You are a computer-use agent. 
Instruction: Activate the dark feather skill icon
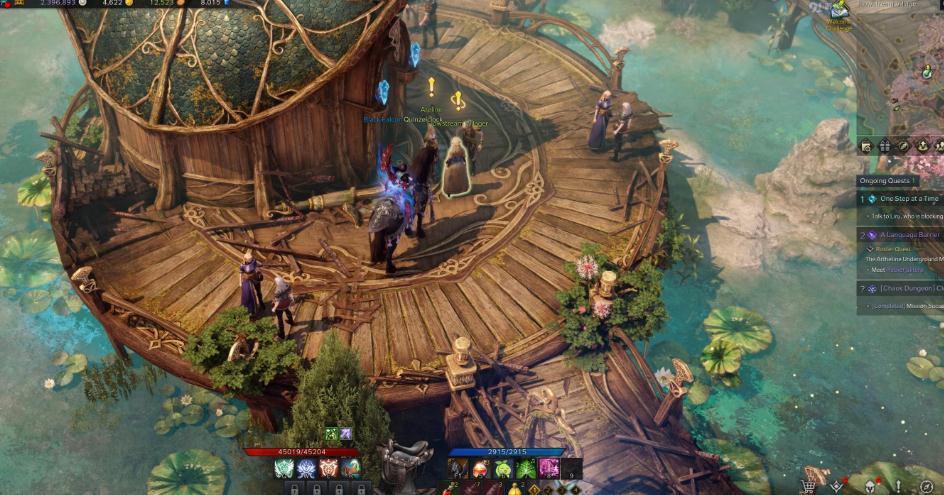pyautogui.click(x=458, y=468)
